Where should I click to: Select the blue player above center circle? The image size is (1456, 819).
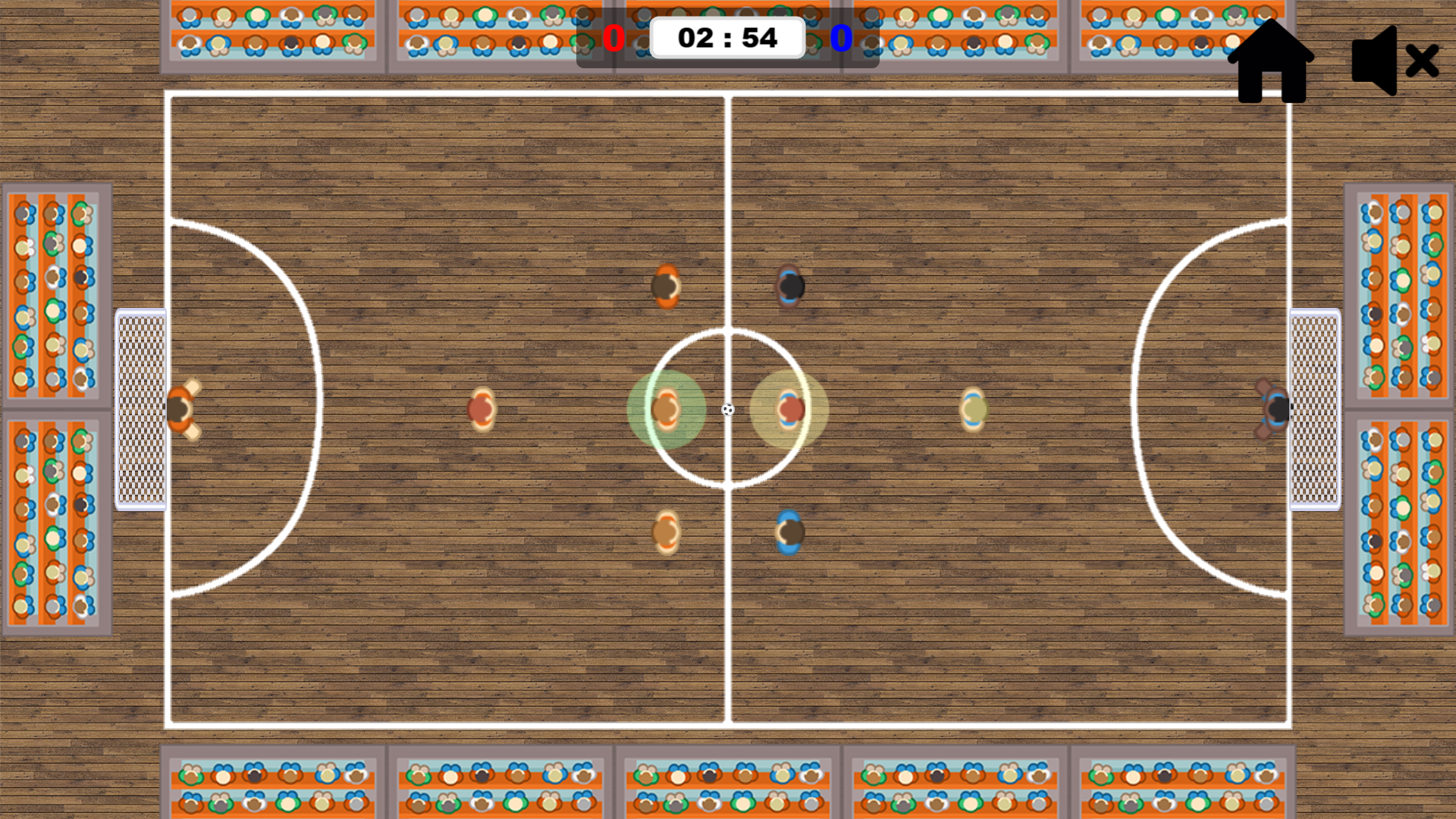click(789, 287)
